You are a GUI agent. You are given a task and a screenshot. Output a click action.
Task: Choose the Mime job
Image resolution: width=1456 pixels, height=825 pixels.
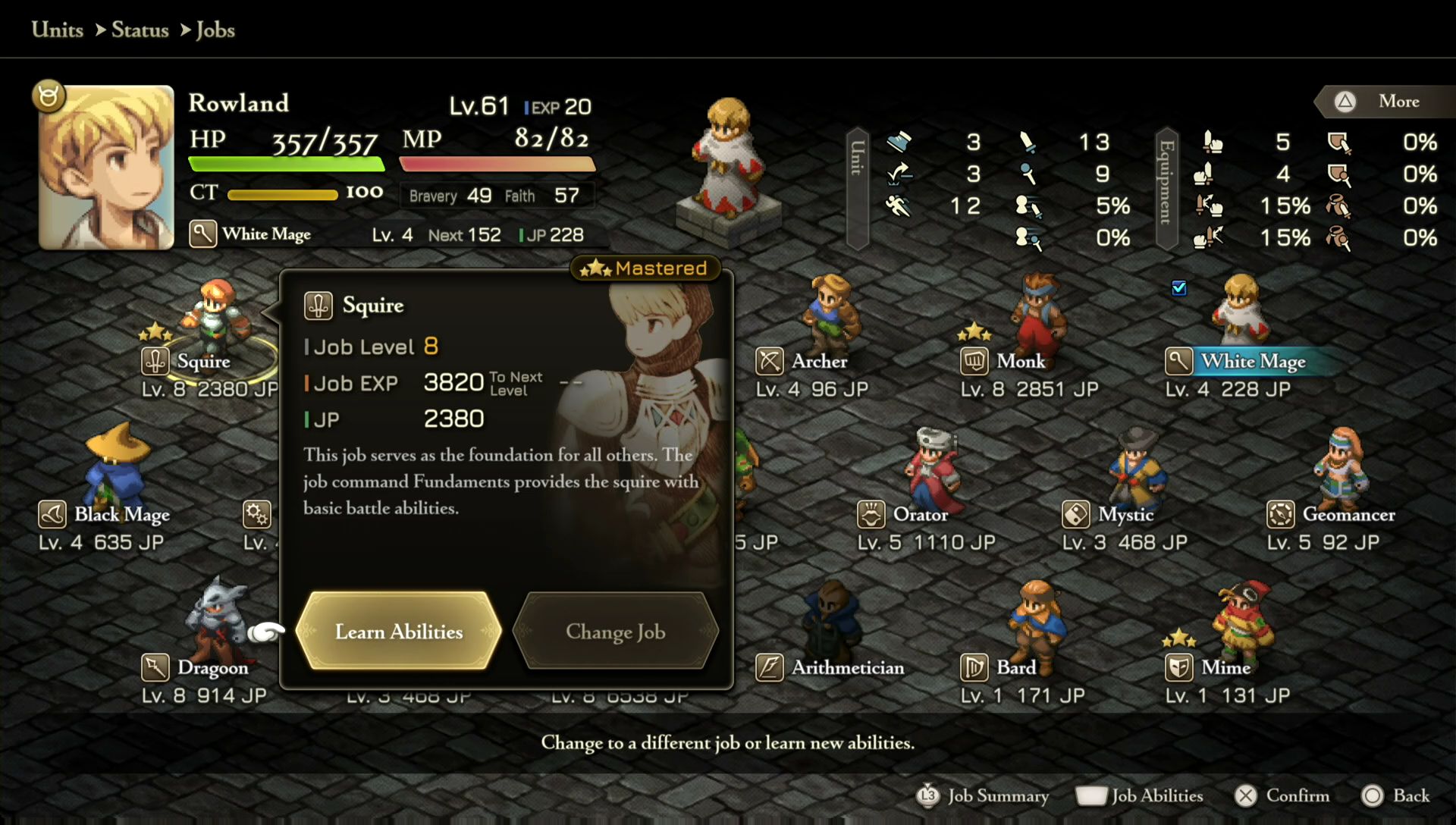1225,667
